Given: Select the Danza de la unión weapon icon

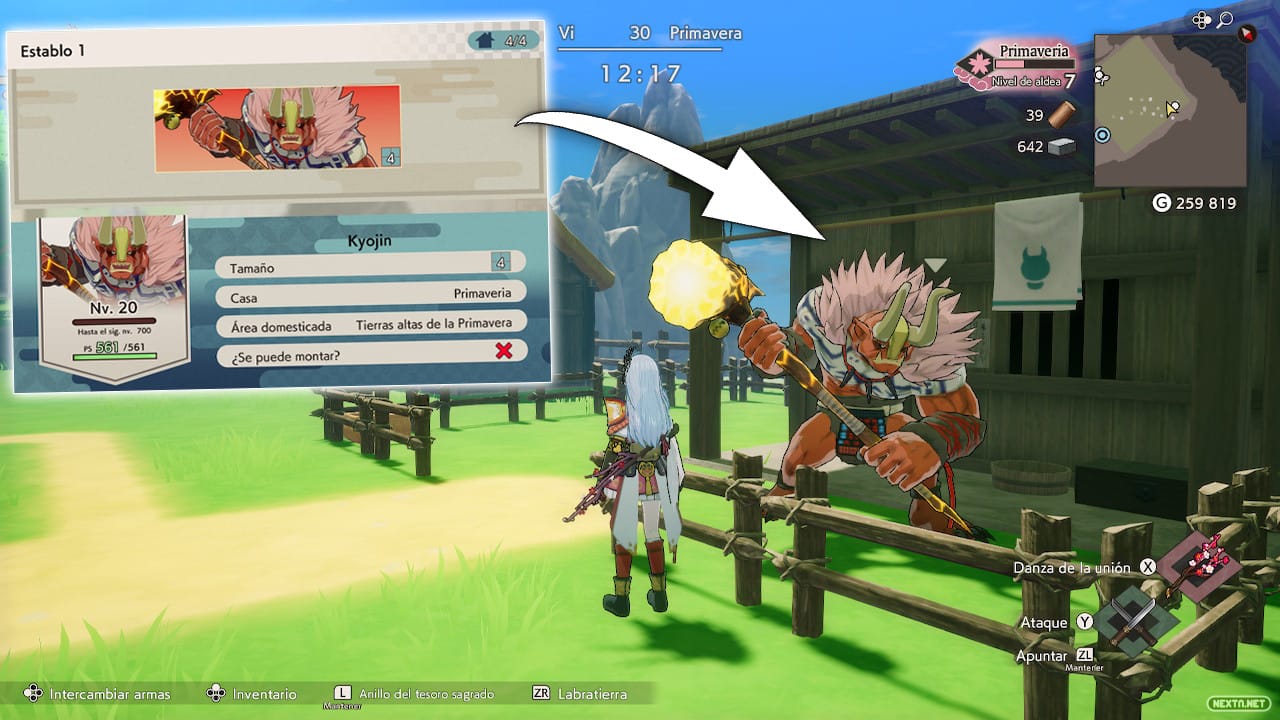Looking at the screenshot, I should coord(1200,566).
